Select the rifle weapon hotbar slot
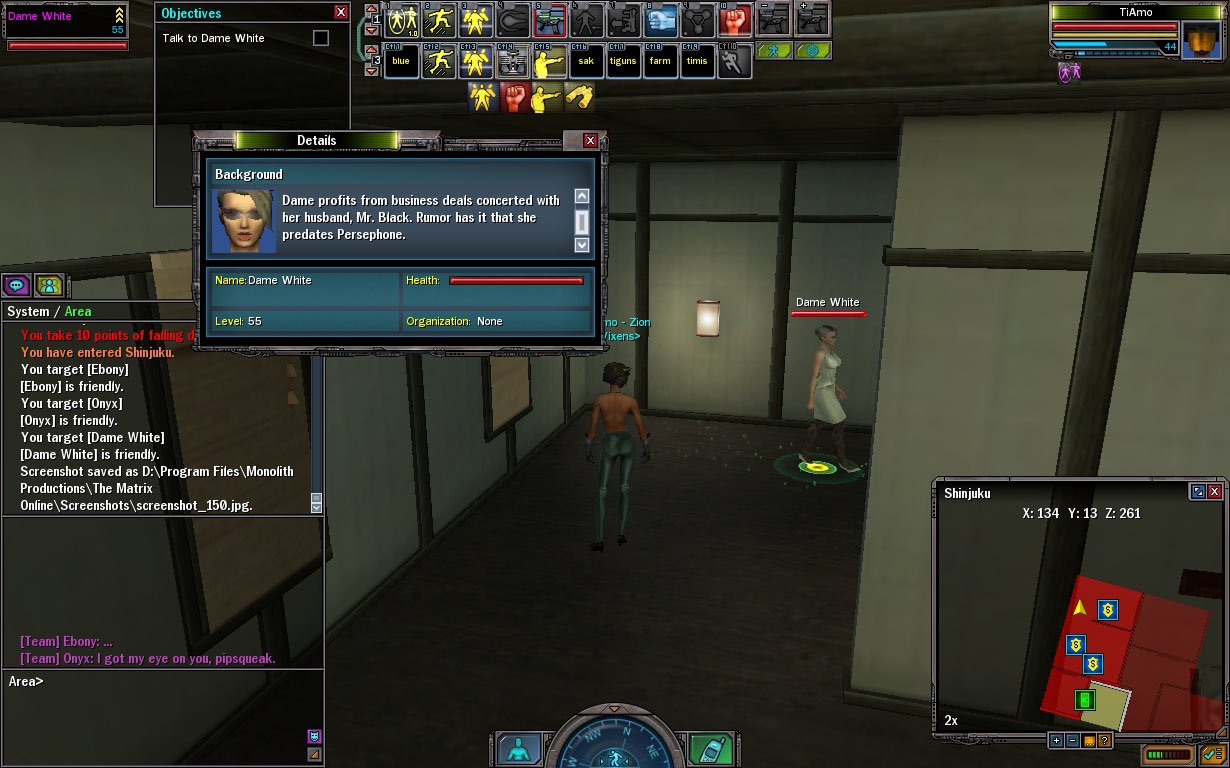 (551, 19)
